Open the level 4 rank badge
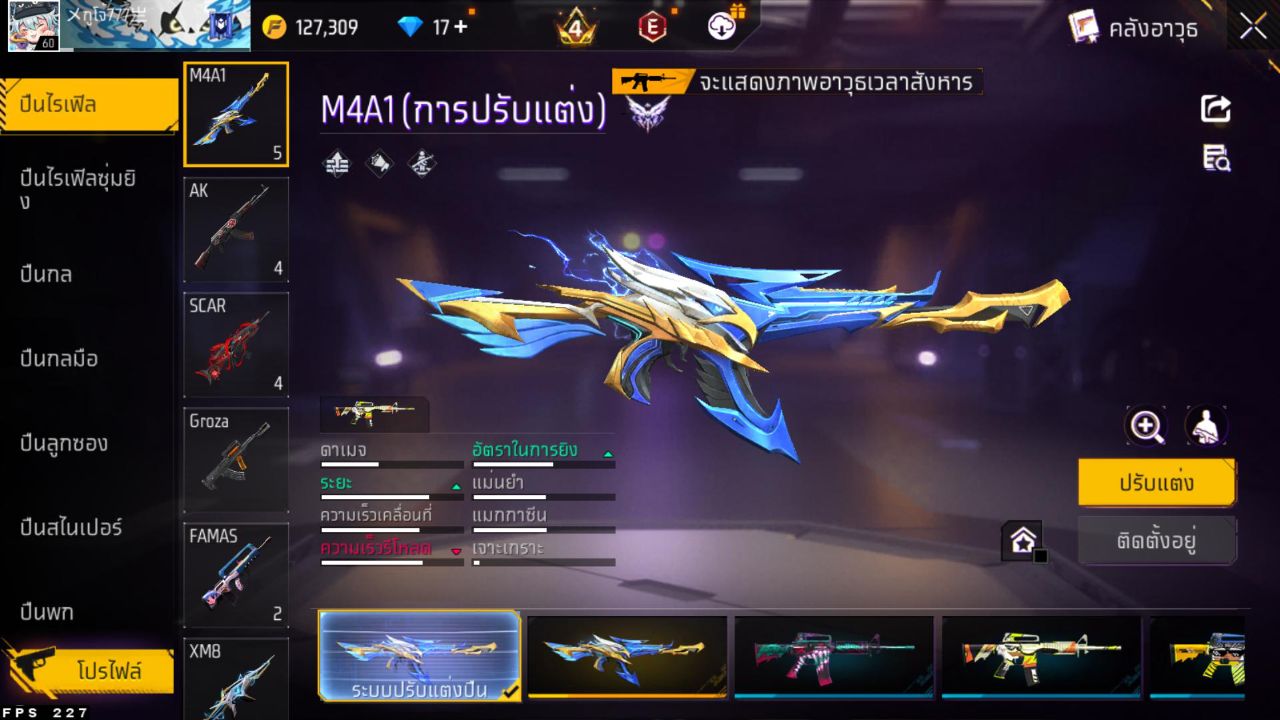1280x720 pixels. click(x=575, y=26)
